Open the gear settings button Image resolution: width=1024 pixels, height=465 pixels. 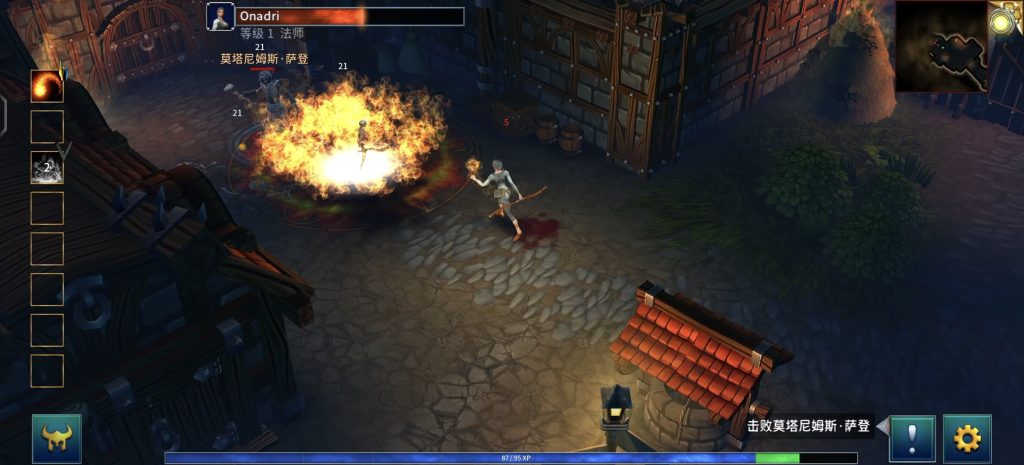pos(967,439)
